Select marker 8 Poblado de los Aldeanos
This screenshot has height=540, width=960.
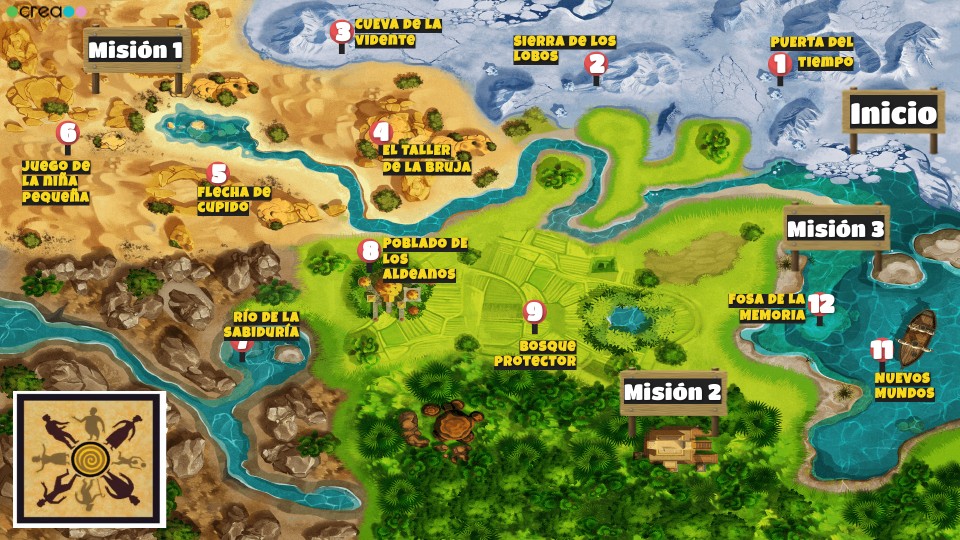click(x=369, y=251)
